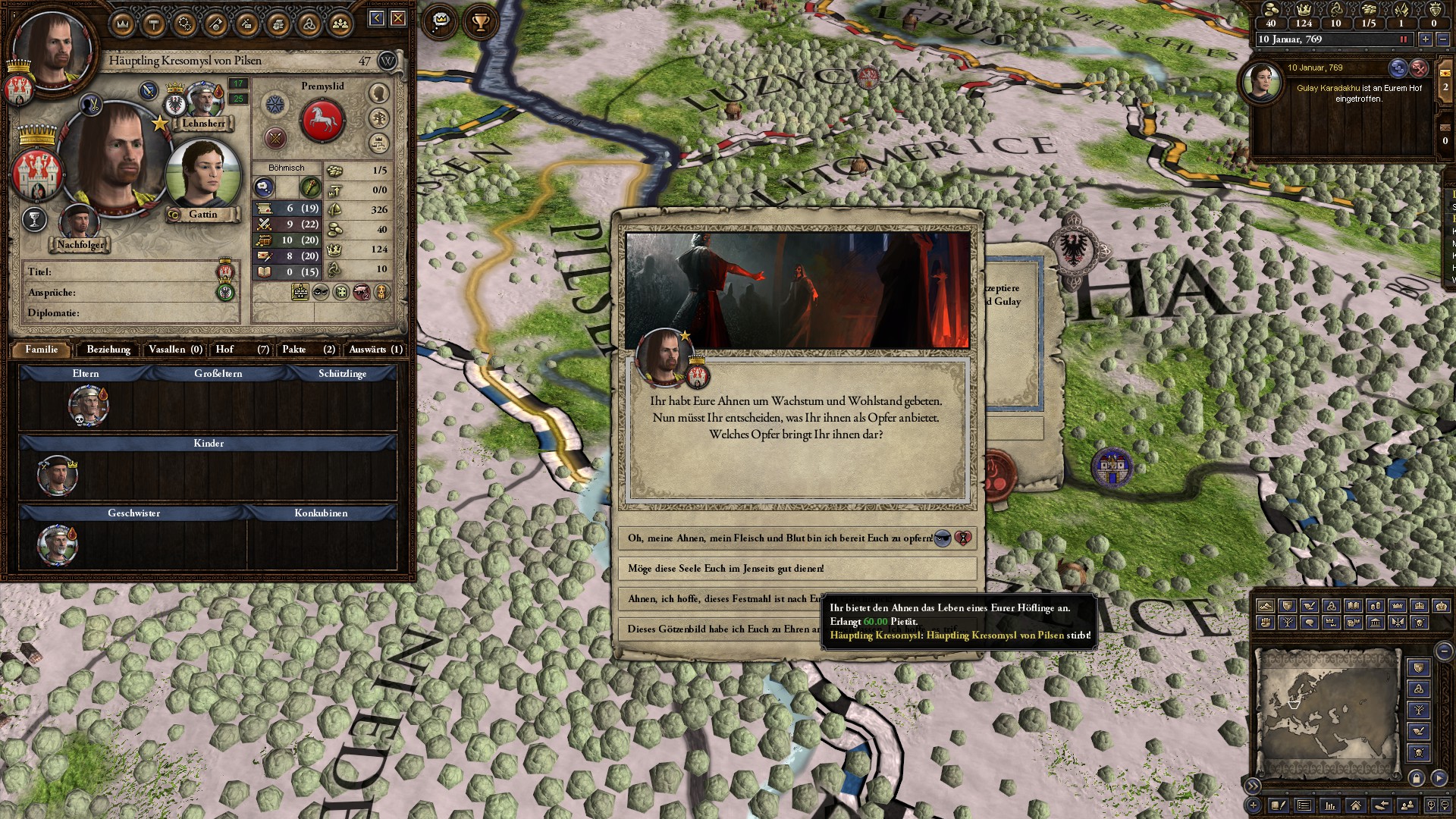Switch to the Beziehung tab
This screenshot has width=1456, height=819.
pyautogui.click(x=108, y=350)
